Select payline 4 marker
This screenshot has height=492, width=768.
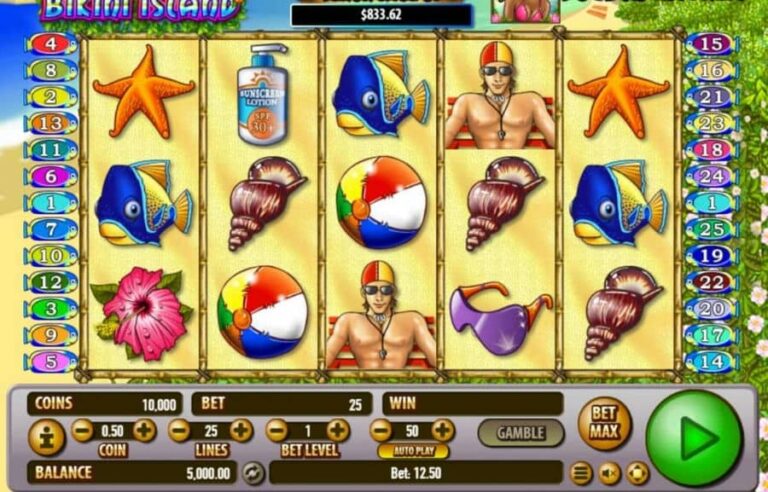click(x=53, y=44)
